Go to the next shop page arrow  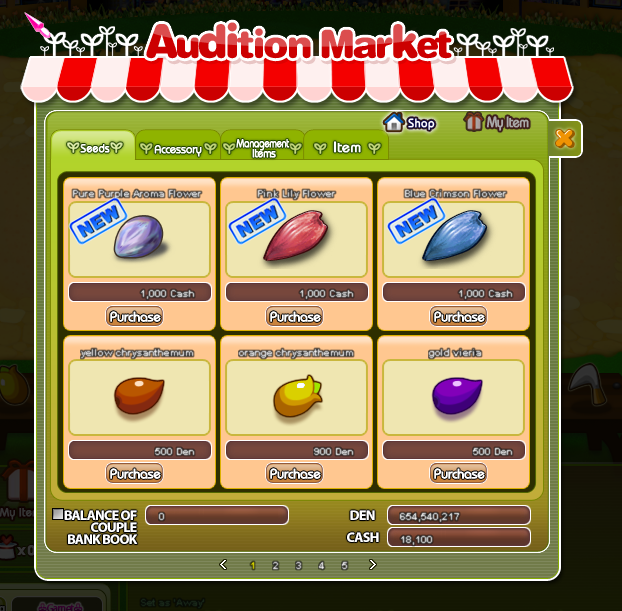tap(373, 565)
